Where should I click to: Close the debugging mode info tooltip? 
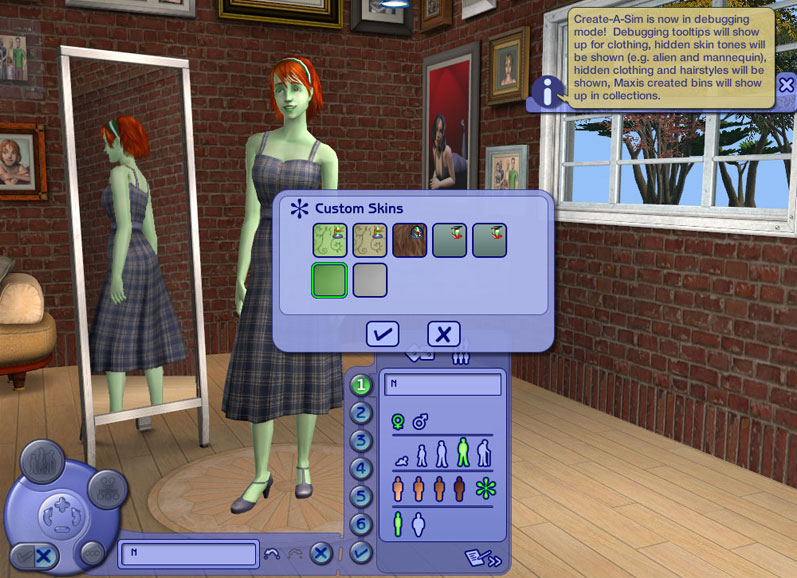point(786,86)
